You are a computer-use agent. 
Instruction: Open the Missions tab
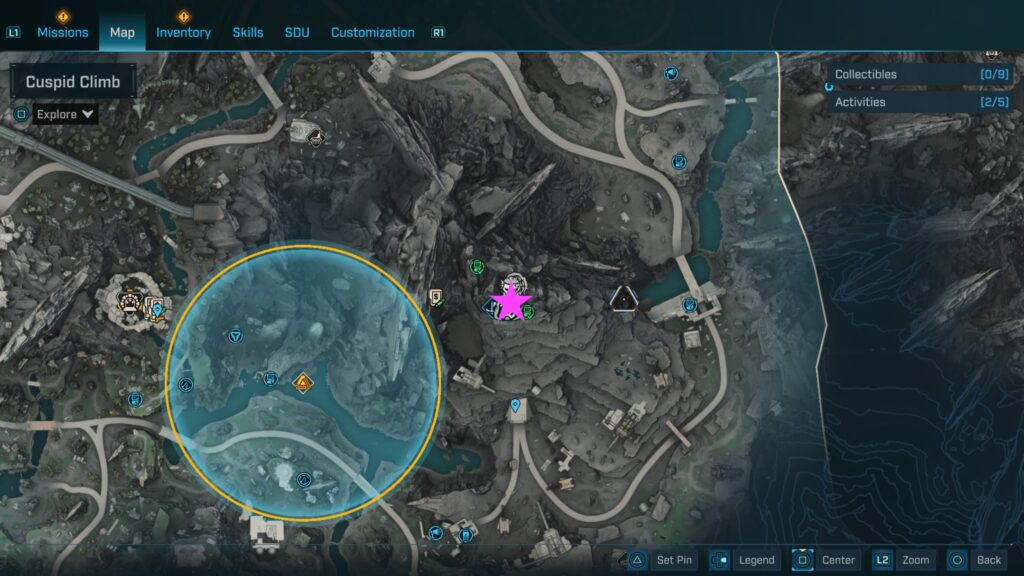pyautogui.click(x=63, y=32)
